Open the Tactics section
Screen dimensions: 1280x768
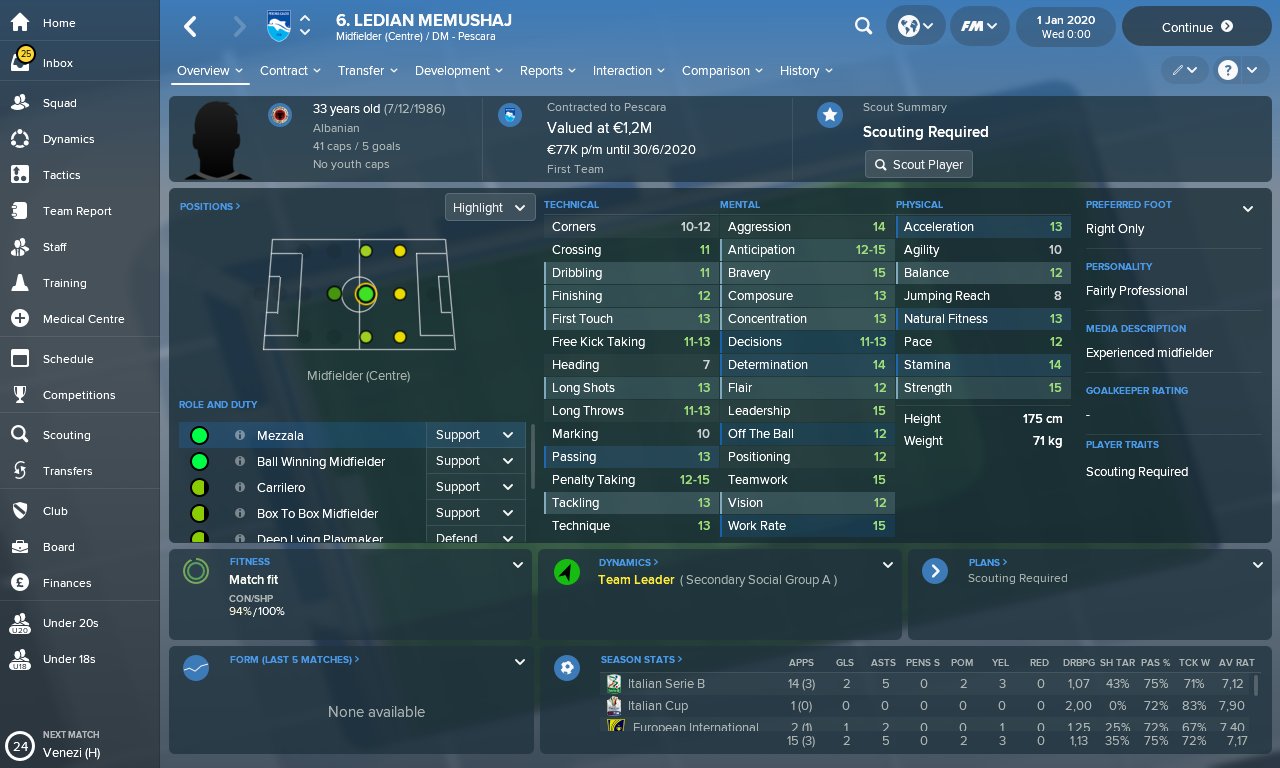(61, 175)
